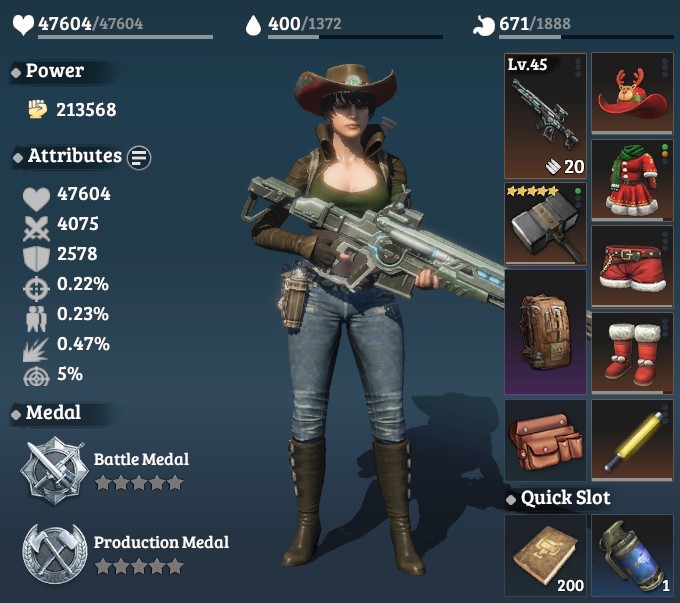Open the Production Medal
This screenshot has width=680, height=603.
coord(56,552)
